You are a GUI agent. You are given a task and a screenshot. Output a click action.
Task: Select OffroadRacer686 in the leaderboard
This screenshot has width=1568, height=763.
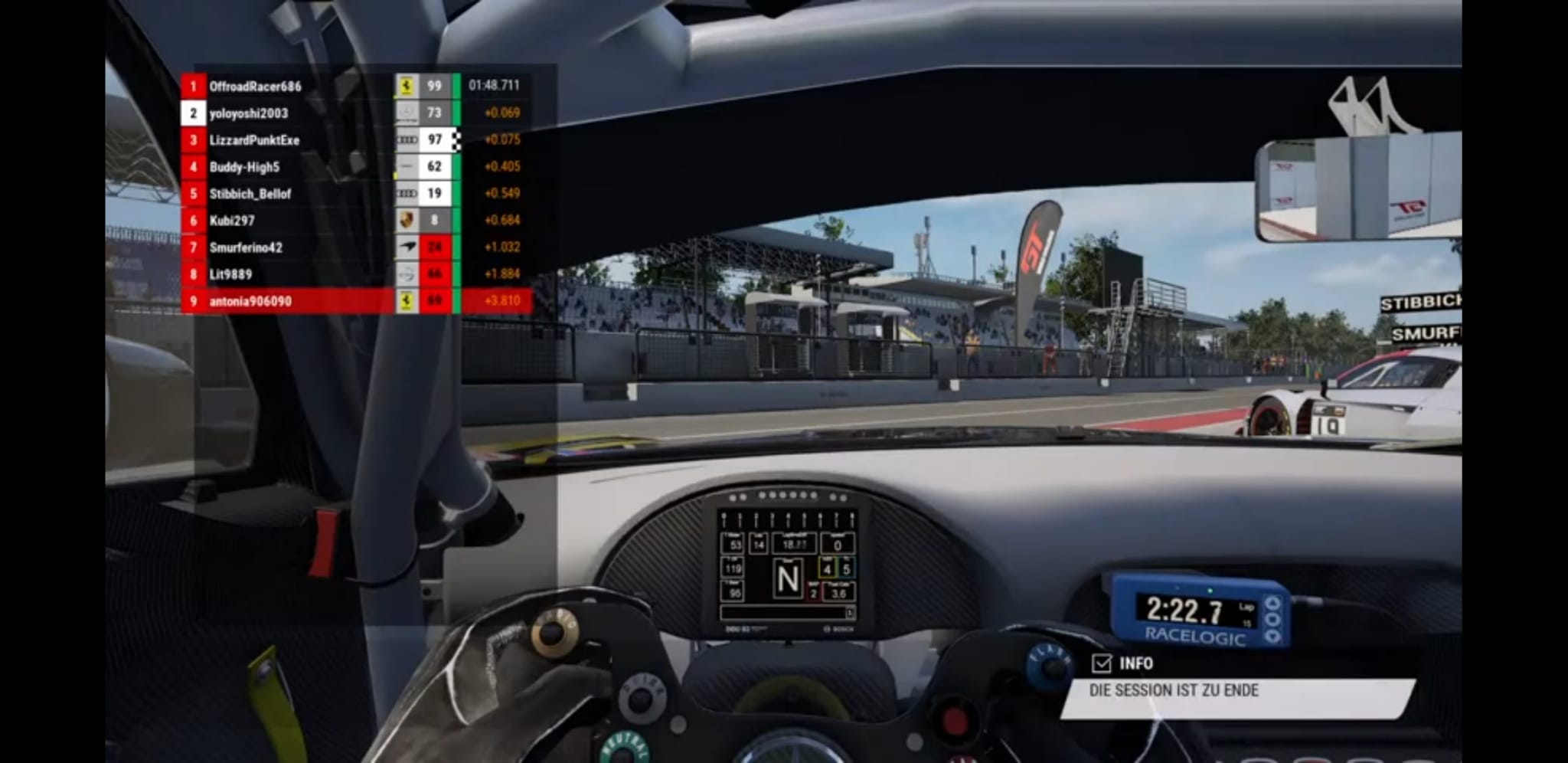pyautogui.click(x=256, y=86)
